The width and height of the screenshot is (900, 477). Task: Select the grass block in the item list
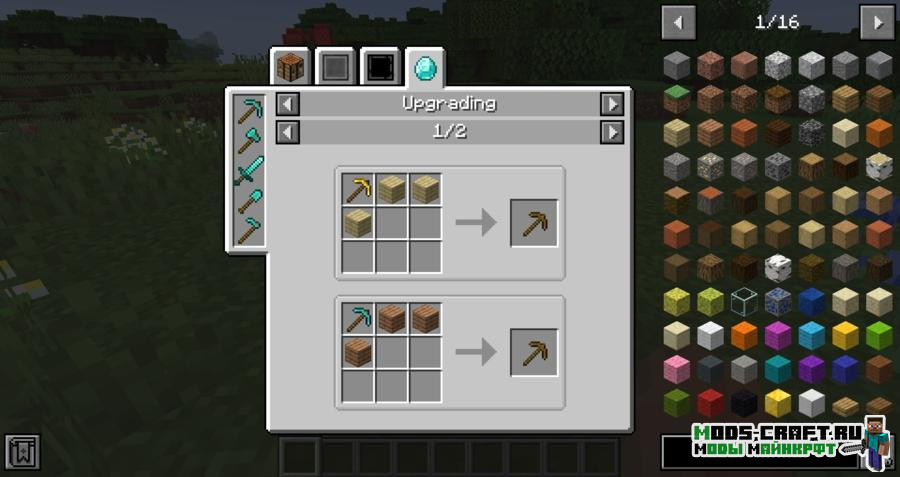pyautogui.click(x=677, y=99)
